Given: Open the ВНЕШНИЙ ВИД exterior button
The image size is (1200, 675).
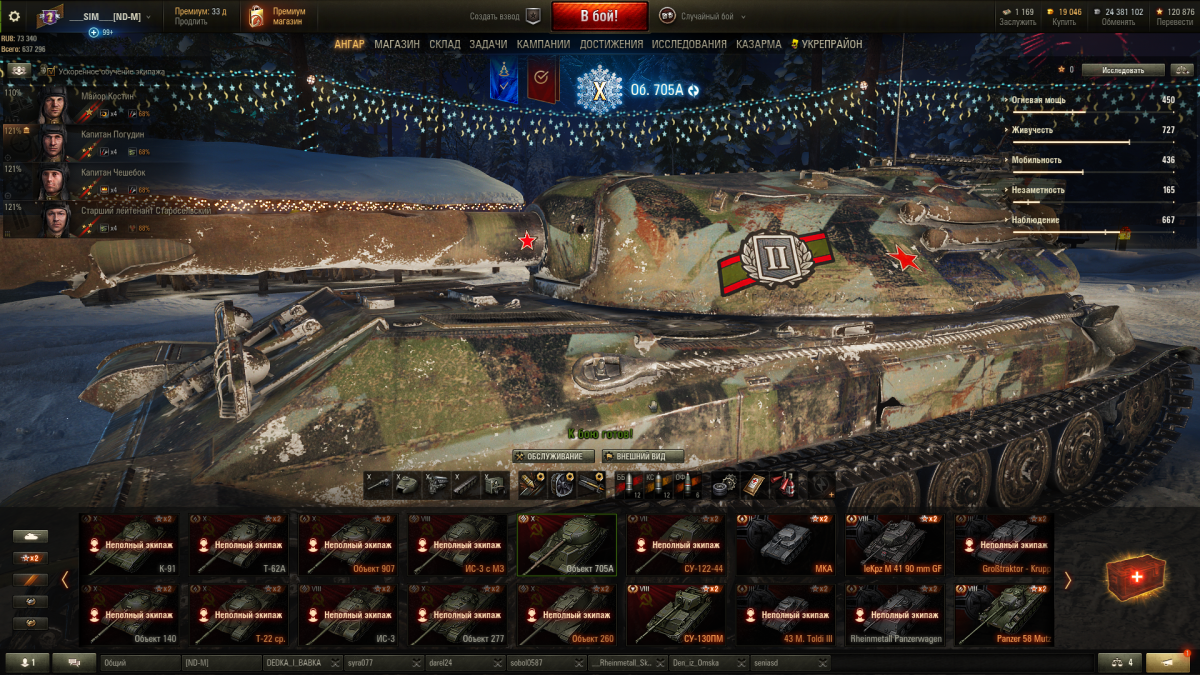Looking at the screenshot, I should pyautogui.click(x=643, y=456).
